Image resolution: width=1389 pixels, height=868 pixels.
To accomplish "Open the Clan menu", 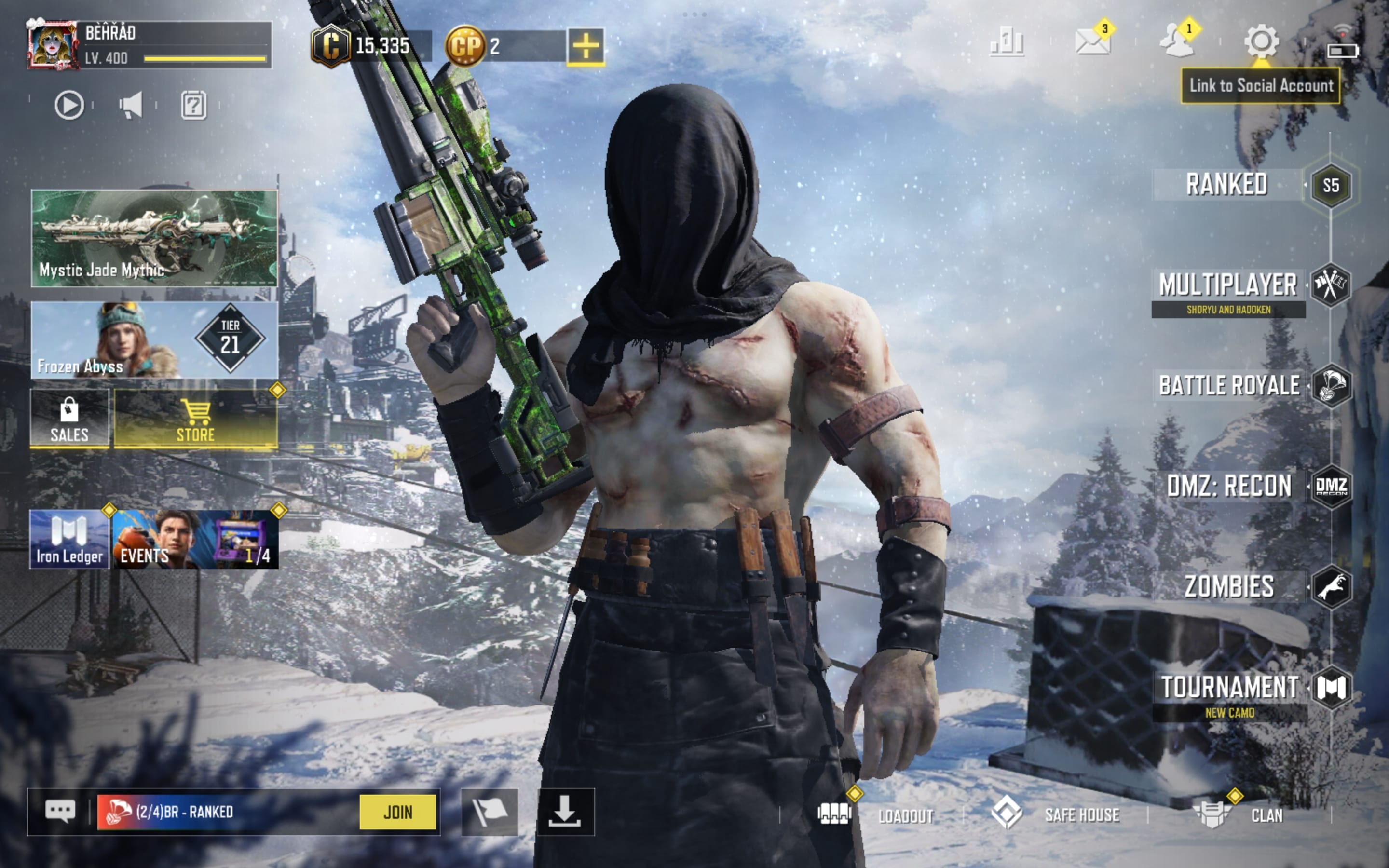I will [x=1240, y=814].
